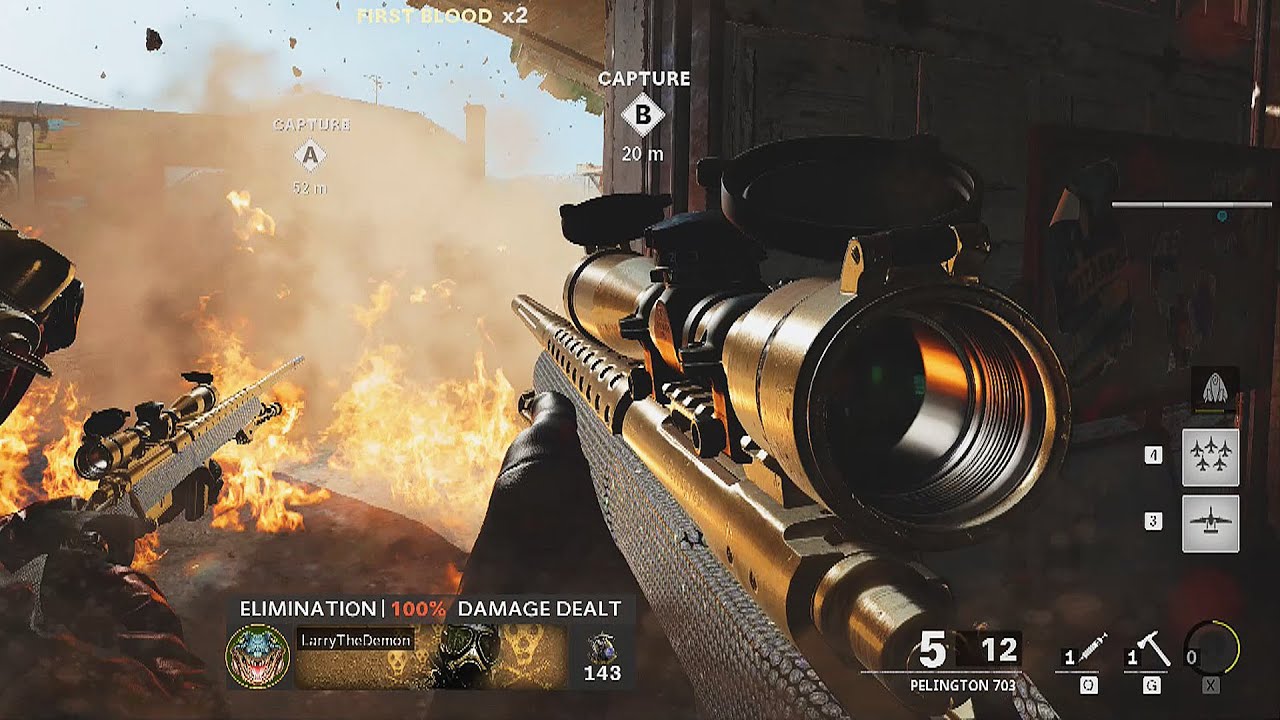Viewport: 1280px width, 720px height.
Task: Select the Capture B objective marker
Action: [642, 116]
